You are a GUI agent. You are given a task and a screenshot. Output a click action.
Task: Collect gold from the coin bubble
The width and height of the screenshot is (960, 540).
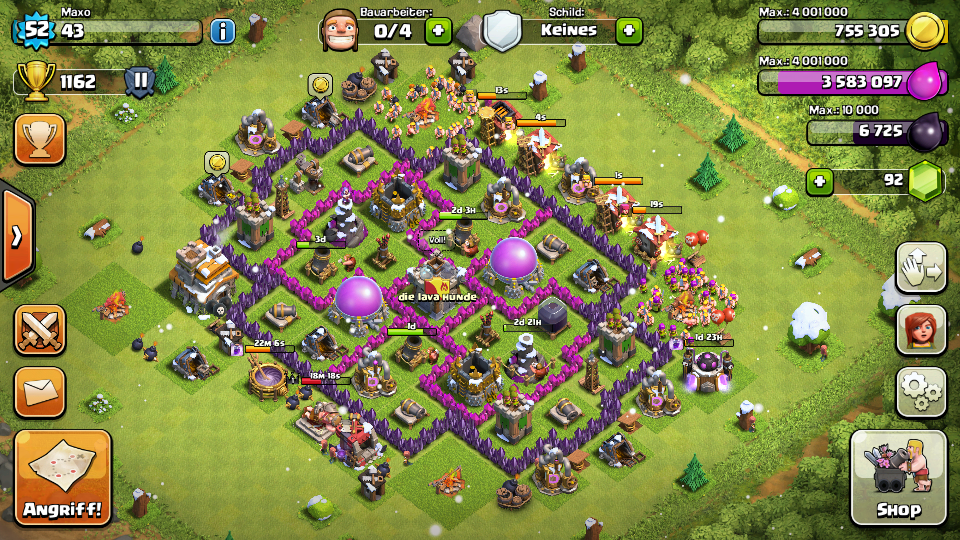point(320,85)
